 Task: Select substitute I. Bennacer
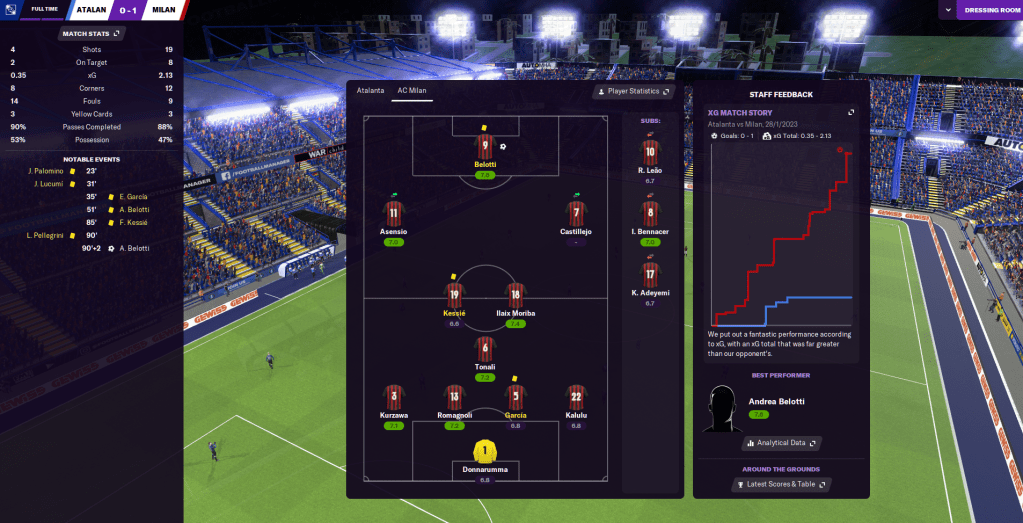point(651,214)
